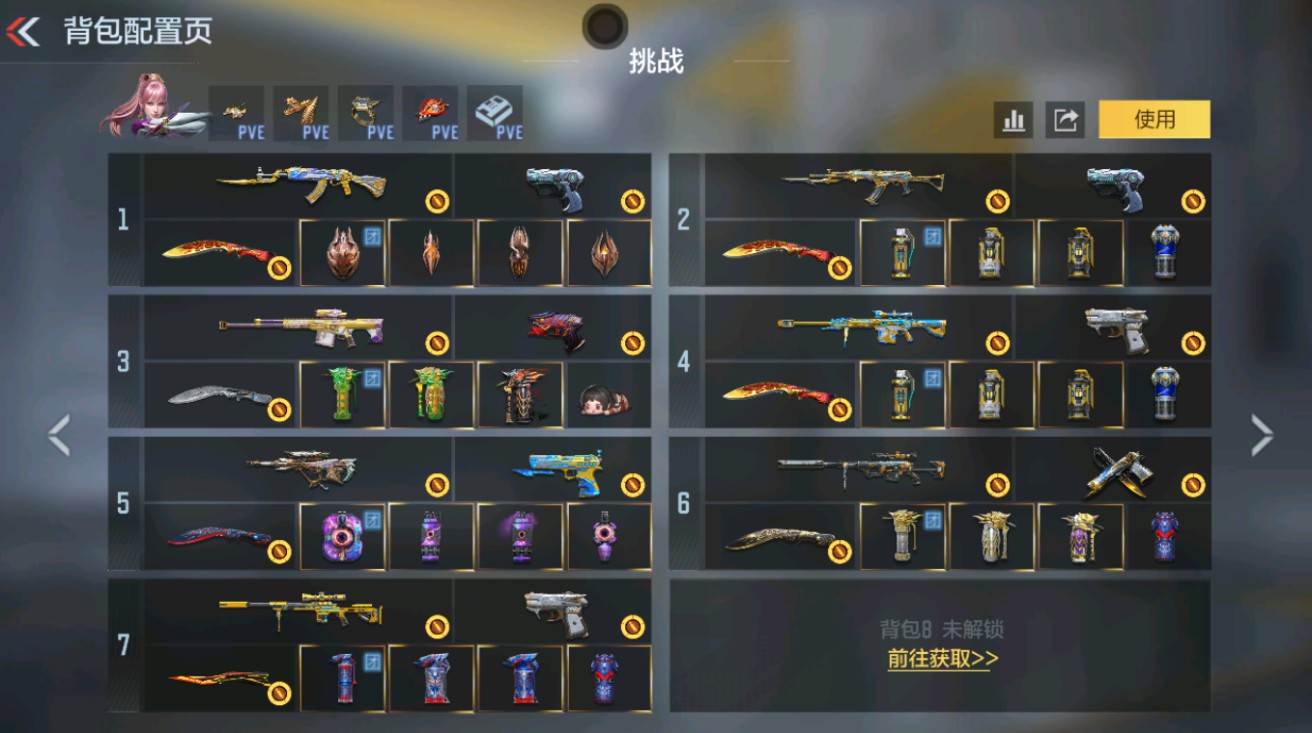1312x733 pixels.
Task: Click the share icon next to 使用
Action: click(x=1064, y=119)
